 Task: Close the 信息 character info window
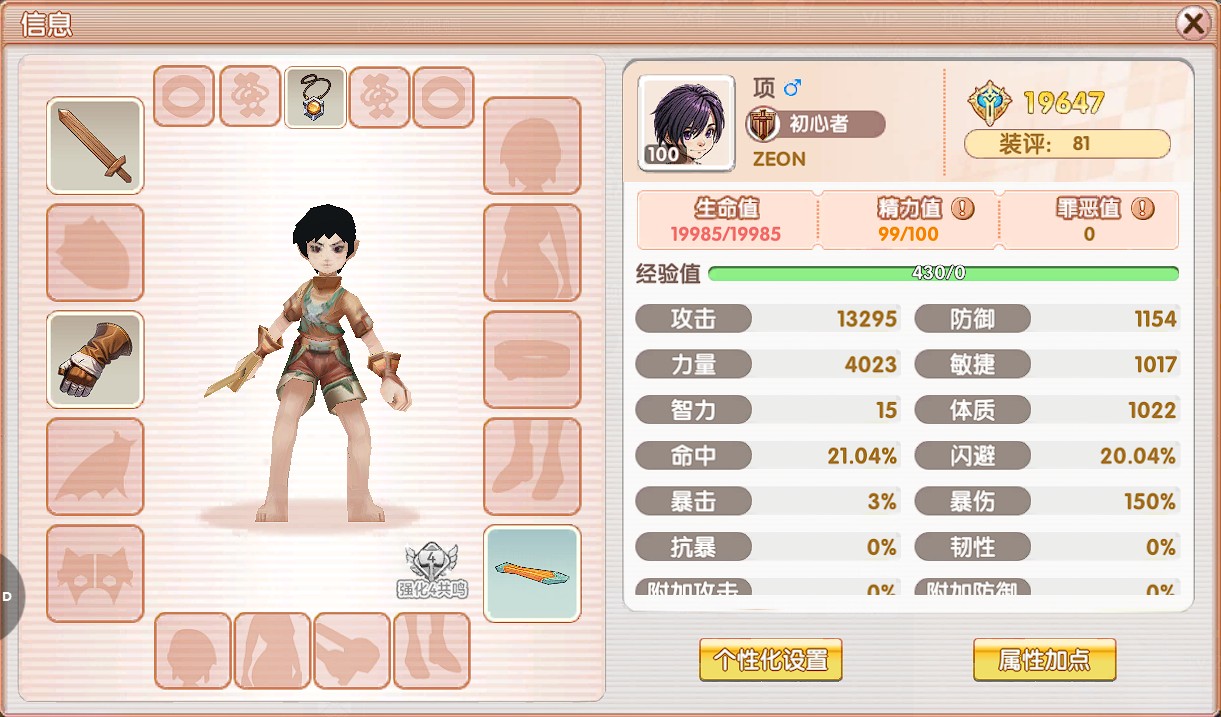(1192, 23)
